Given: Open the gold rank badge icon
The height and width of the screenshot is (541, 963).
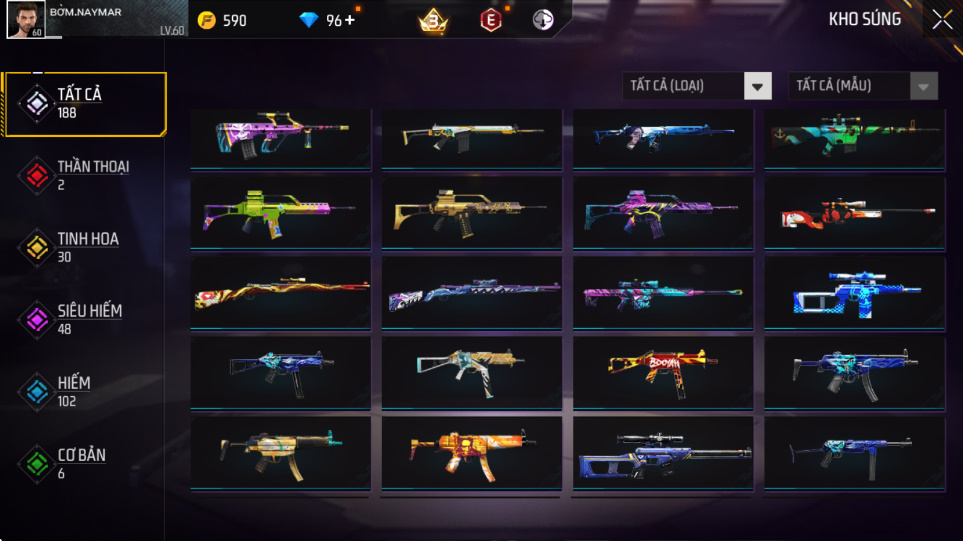Looking at the screenshot, I should pyautogui.click(x=433, y=20).
